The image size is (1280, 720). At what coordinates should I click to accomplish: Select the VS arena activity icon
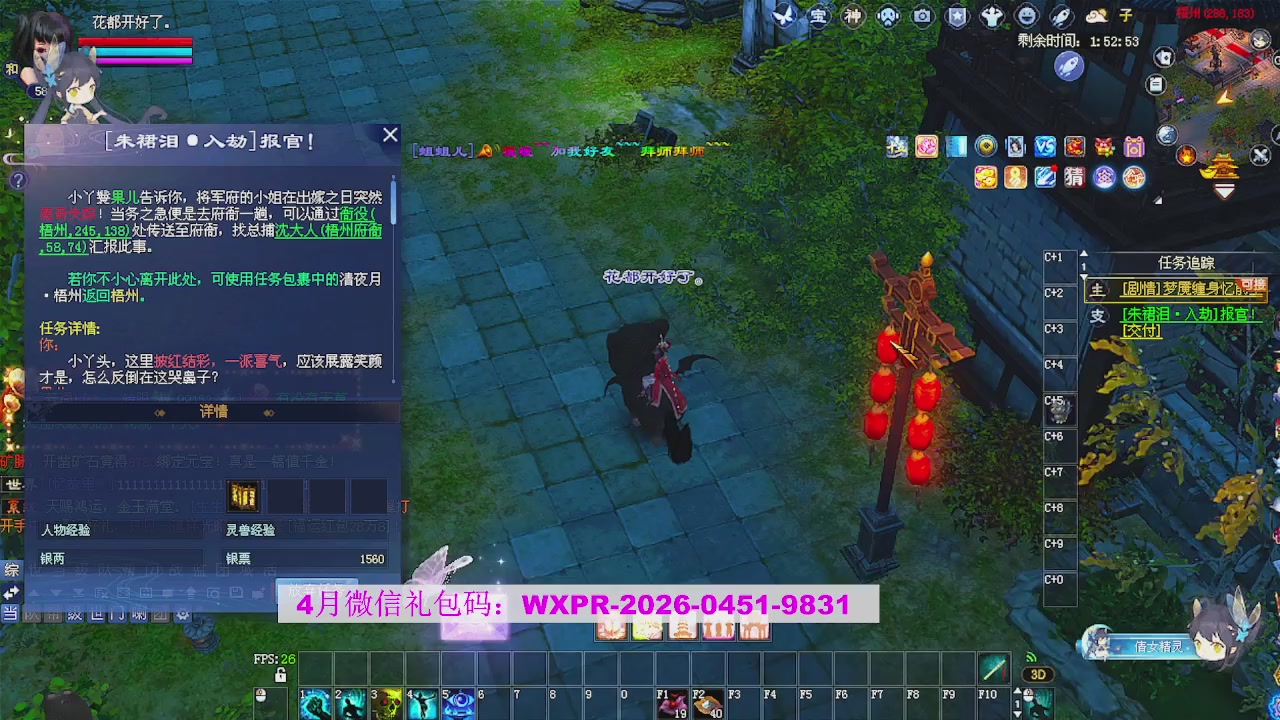coord(1044,147)
